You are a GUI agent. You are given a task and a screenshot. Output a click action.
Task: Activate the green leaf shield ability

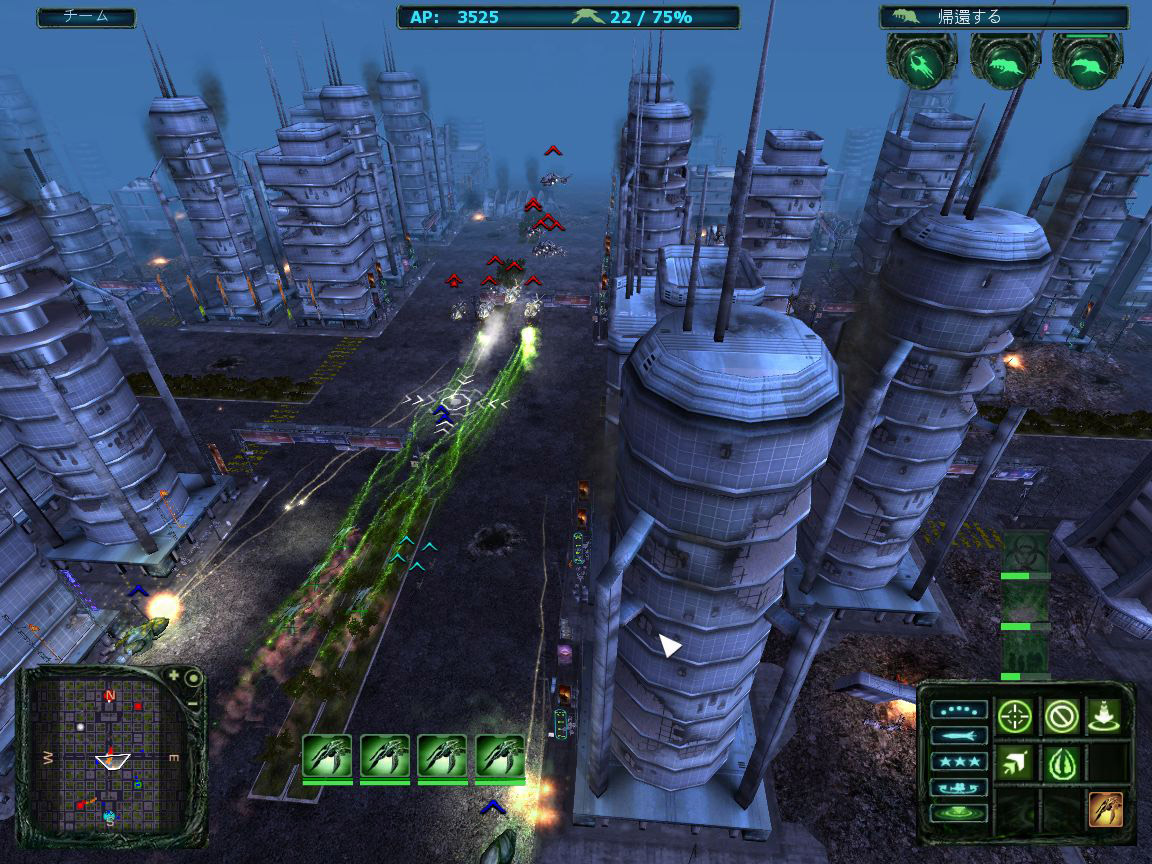(1060, 763)
